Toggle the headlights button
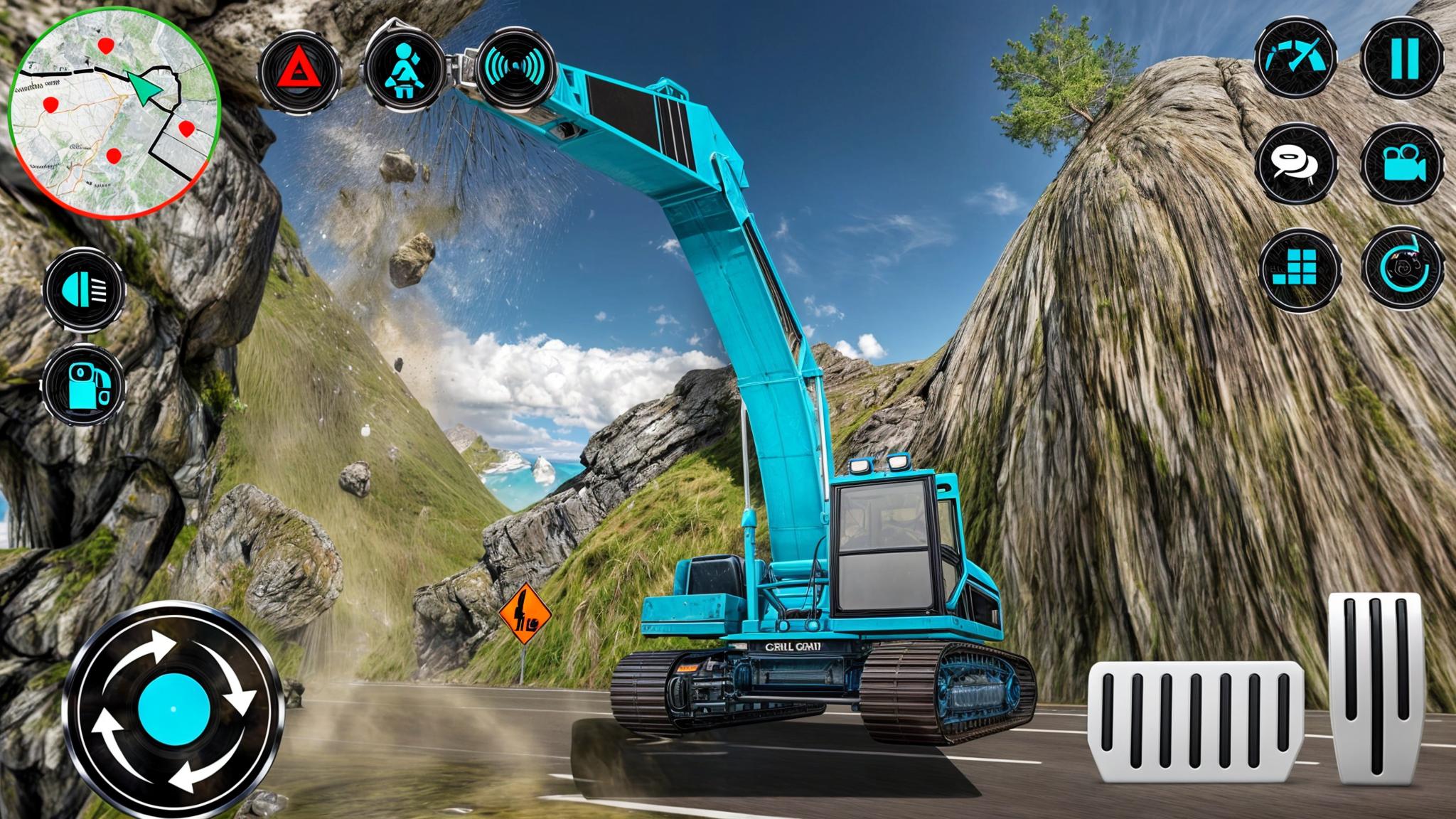Screen dimensions: 1456x819 coord(84,289)
